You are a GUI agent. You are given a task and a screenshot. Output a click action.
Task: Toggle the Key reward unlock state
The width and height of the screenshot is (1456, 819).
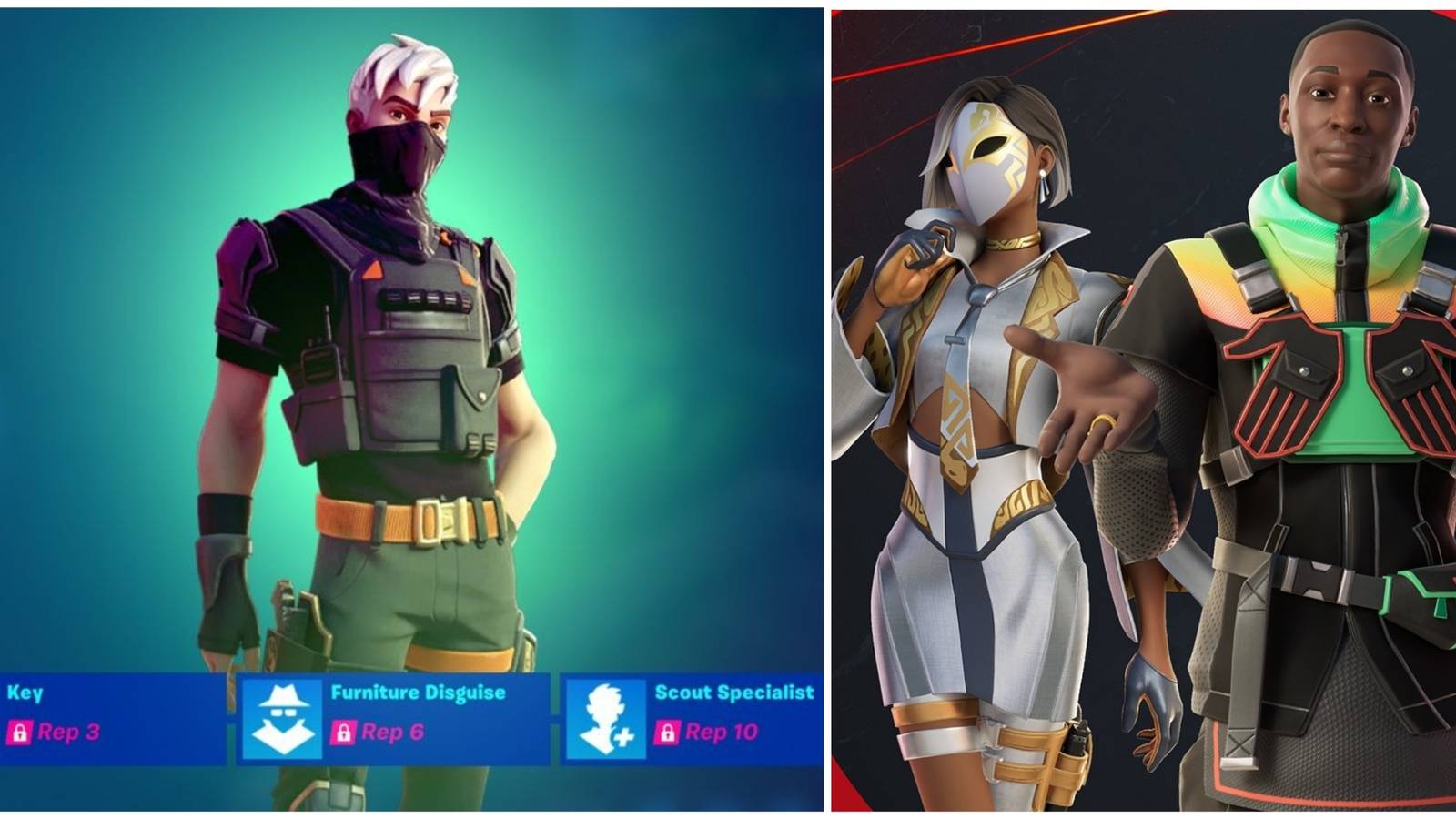(19, 732)
